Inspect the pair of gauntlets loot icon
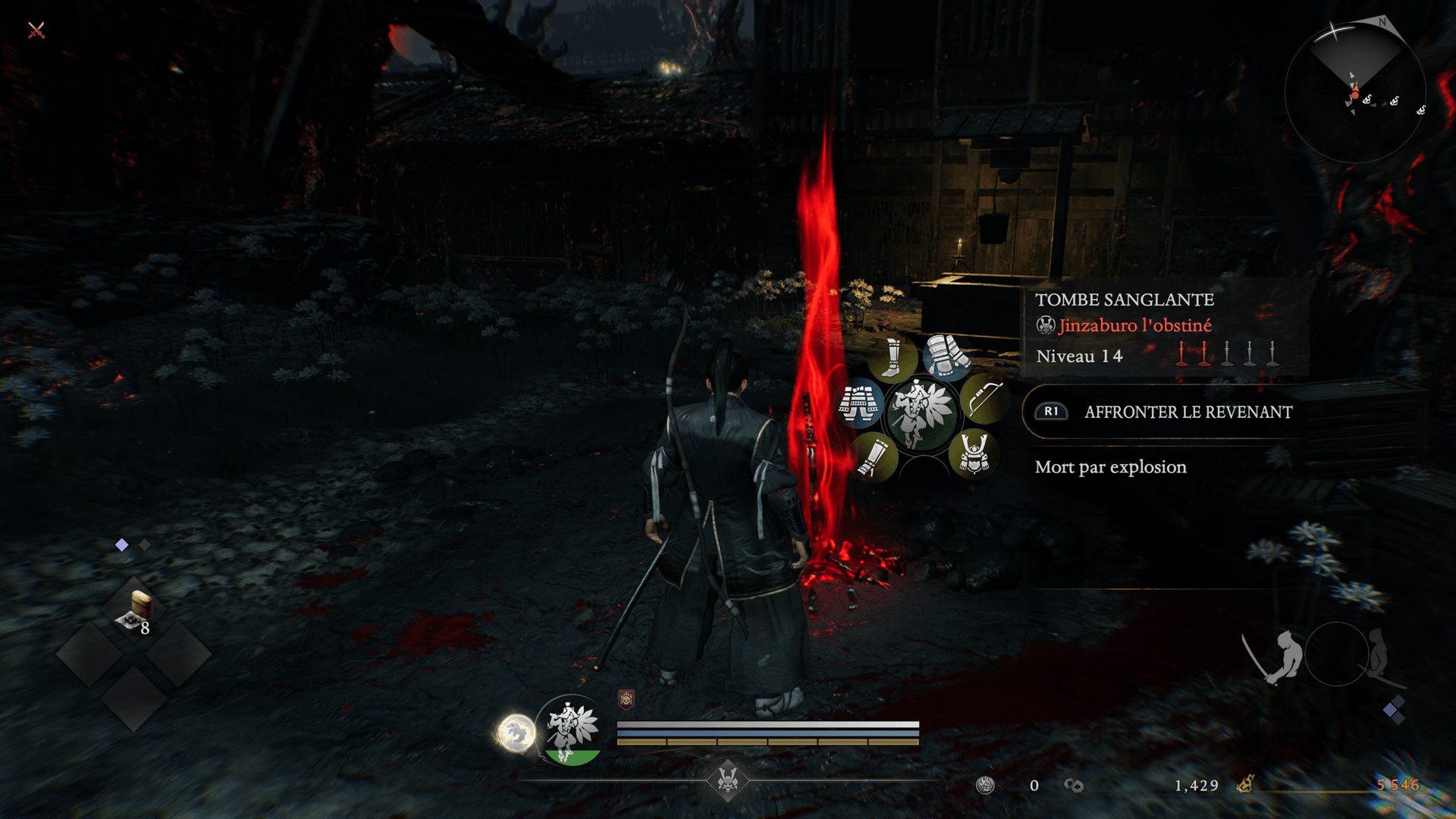 pyautogui.click(x=946, y=355)
